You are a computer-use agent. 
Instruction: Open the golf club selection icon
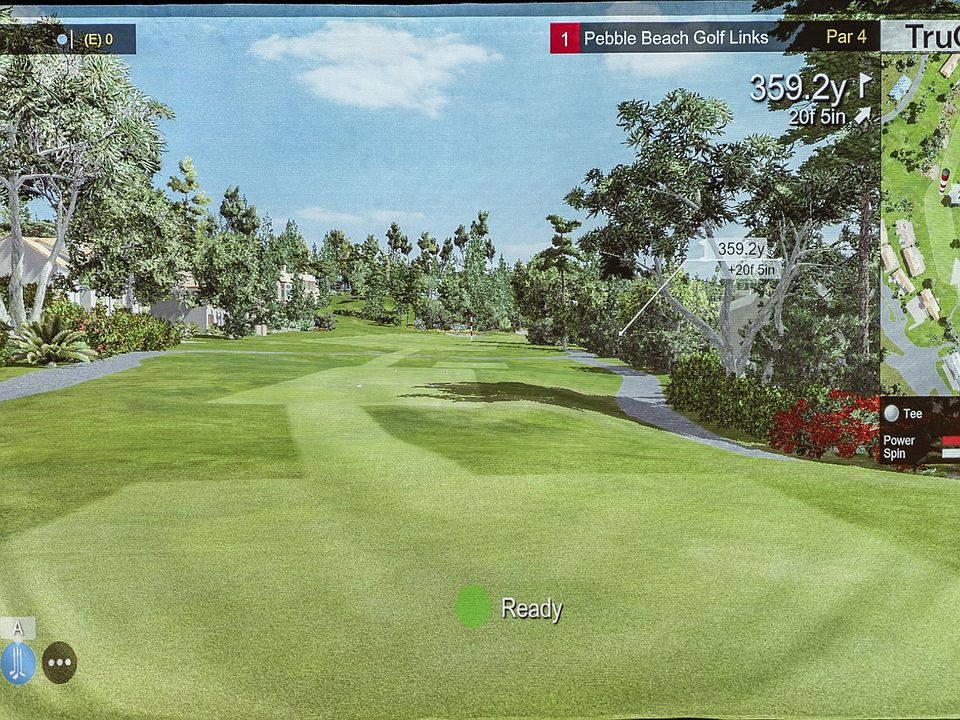18,662
